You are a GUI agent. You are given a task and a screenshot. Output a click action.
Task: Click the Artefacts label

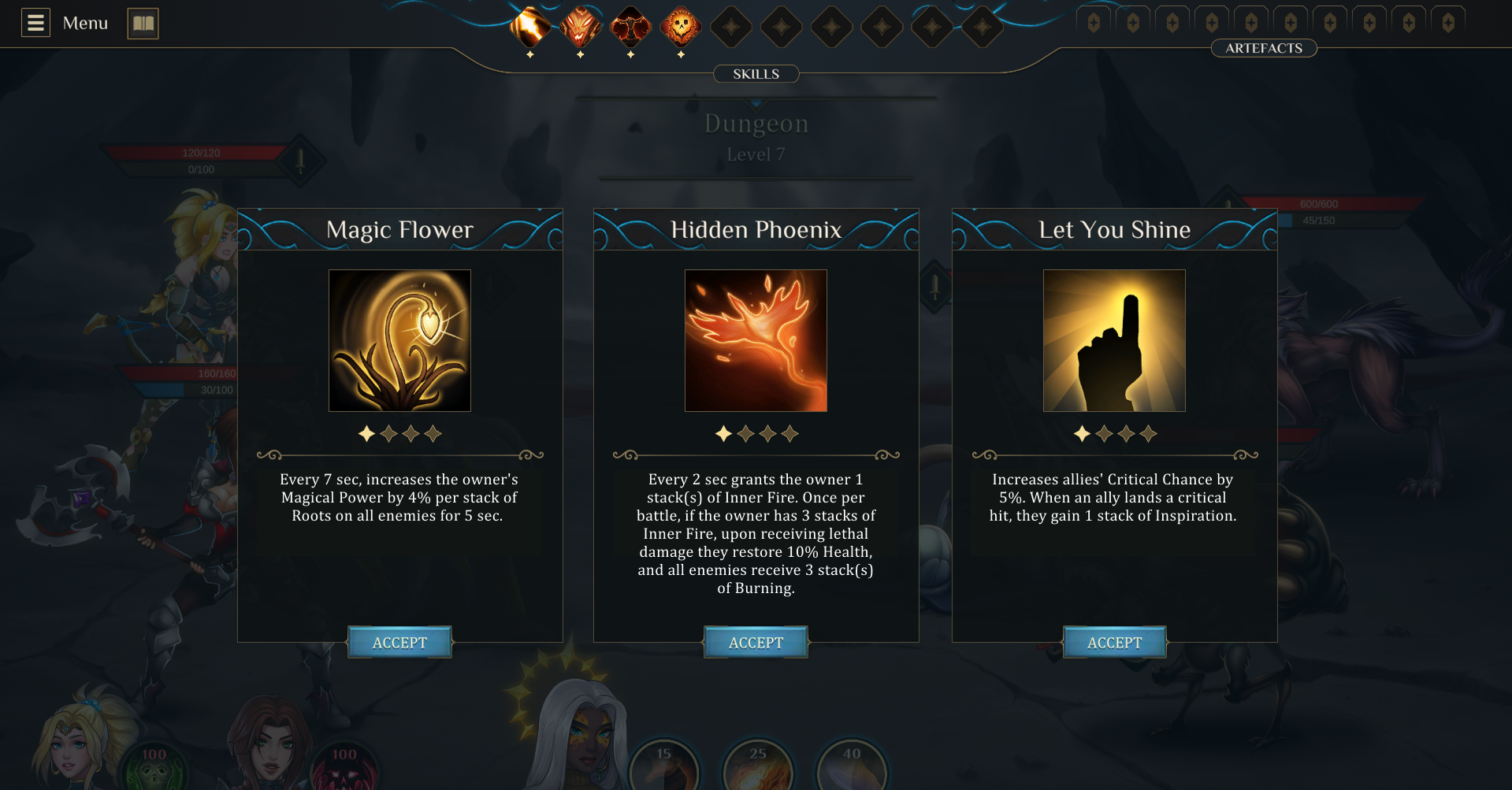[1264, 48]
